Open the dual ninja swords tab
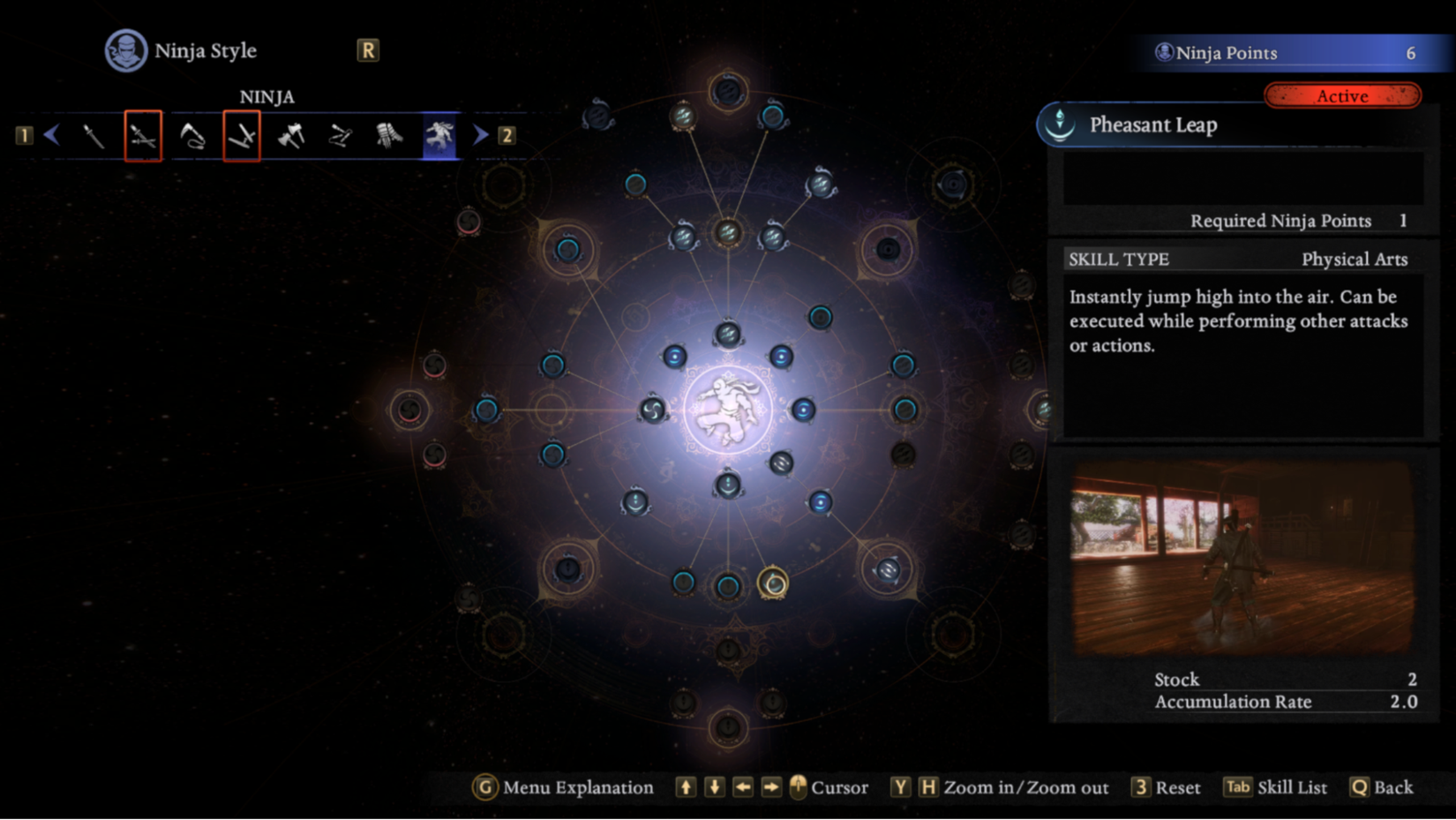This screenshot has width=1456, height=820. click(x=143, y=136)
